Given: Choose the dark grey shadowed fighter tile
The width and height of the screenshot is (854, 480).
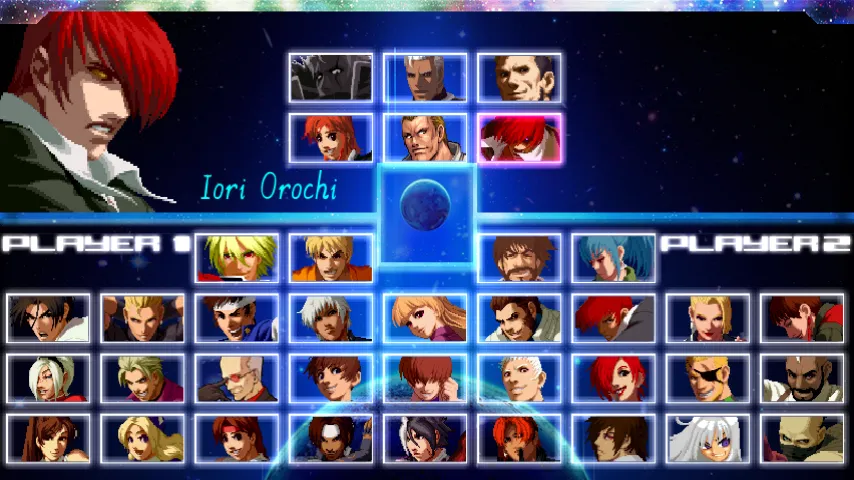Looking at the screenshot, I should [331, 78].
